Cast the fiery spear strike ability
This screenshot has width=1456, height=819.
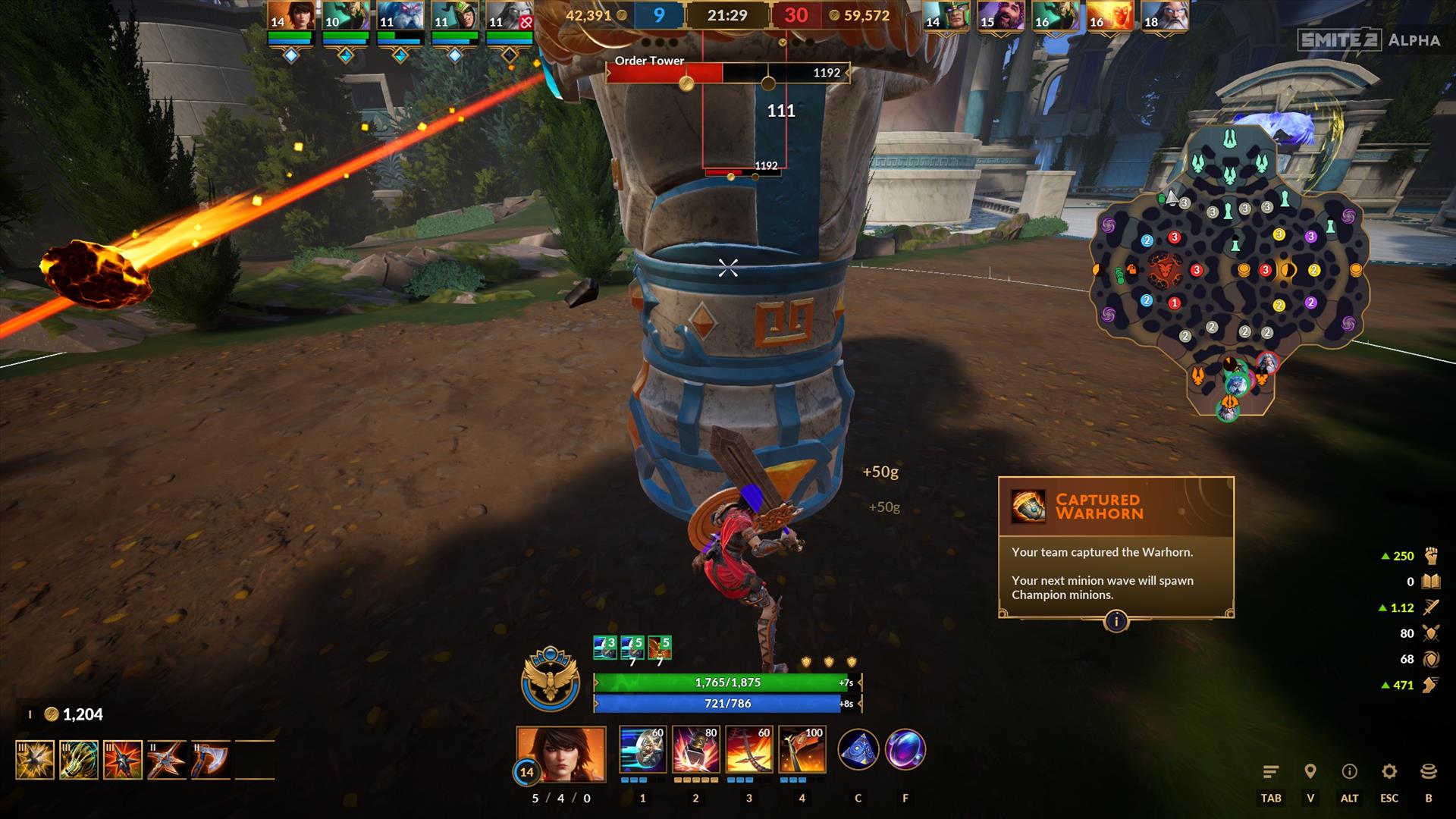748,750
